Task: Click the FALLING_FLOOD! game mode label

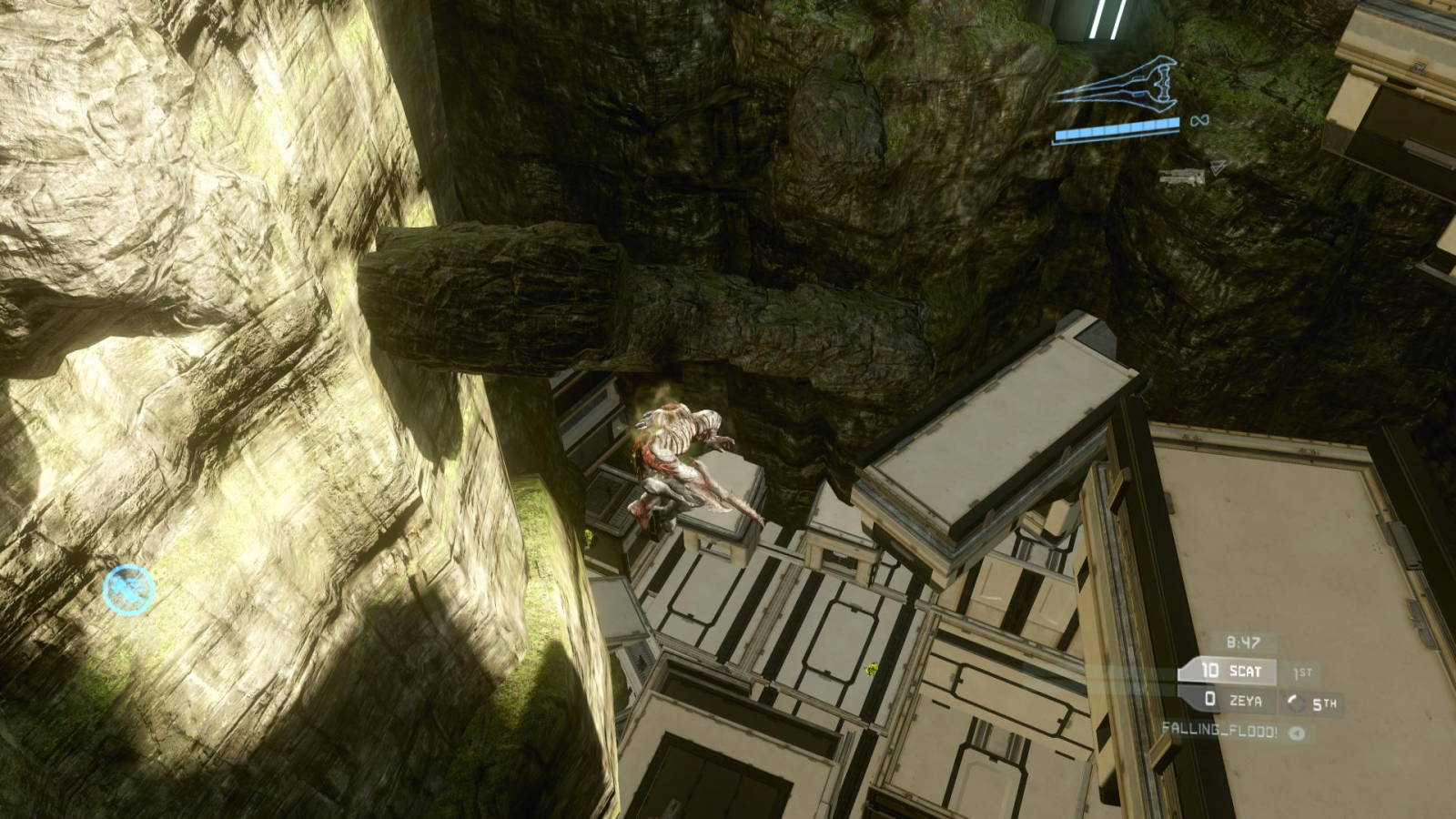Action: pyautogui.click(x=1219, y=730)
